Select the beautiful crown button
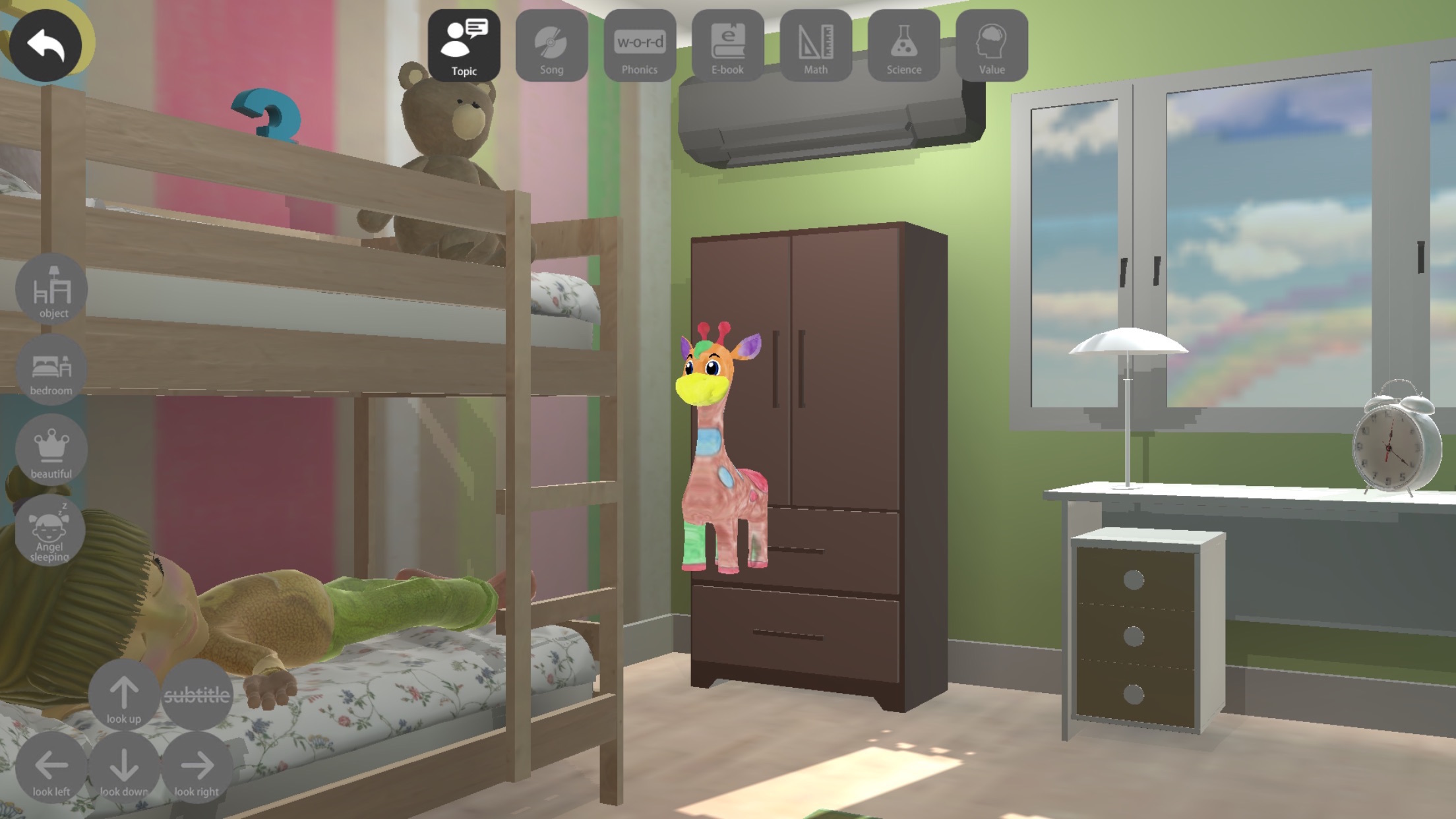The image size is (1456, 819). 51,450
